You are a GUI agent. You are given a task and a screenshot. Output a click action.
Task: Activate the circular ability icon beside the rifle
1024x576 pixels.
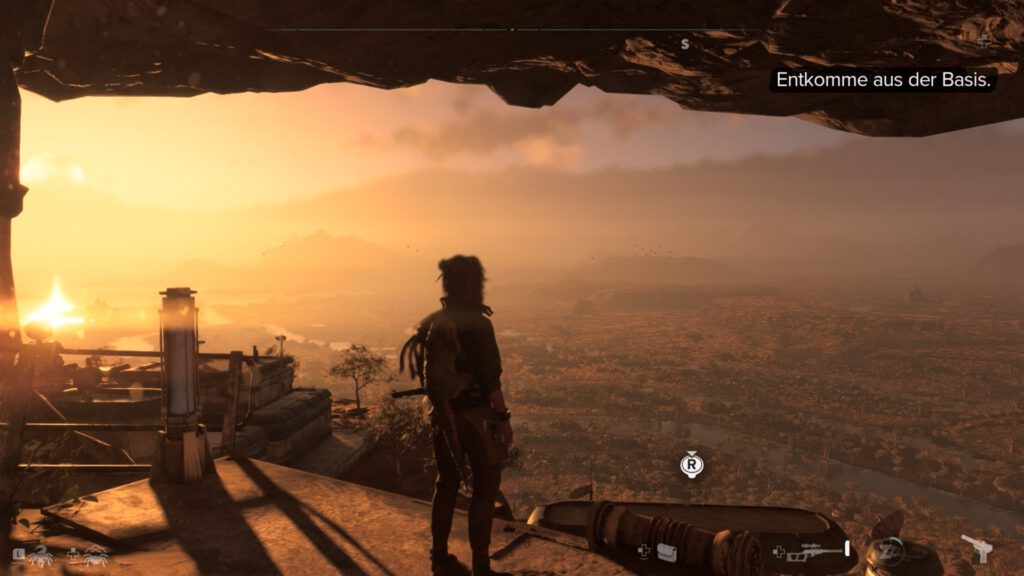click(887, 551)
